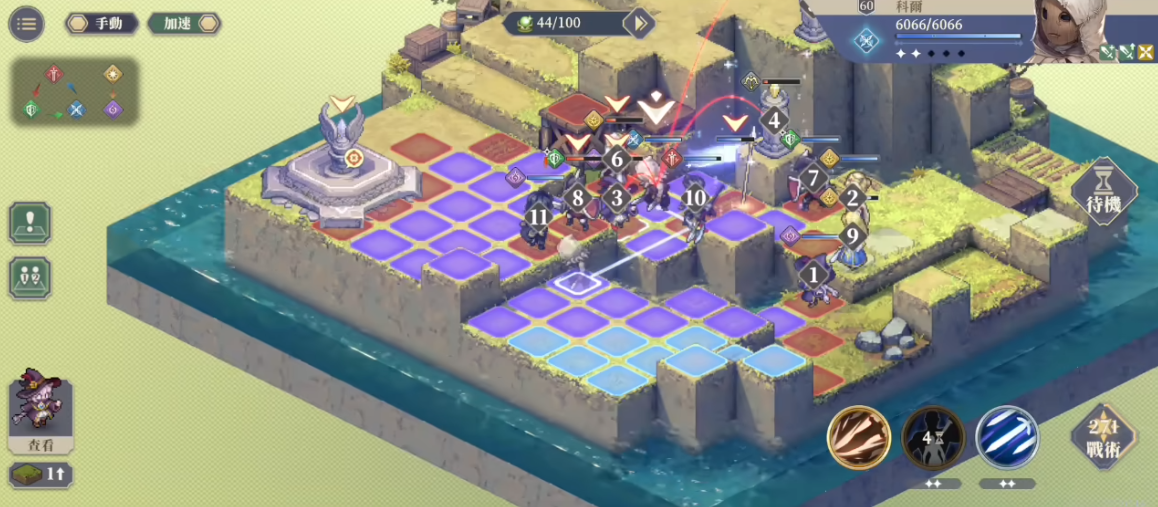Open the hamburger list menu
Image resolution: width=1158 pixels, height=507 pixels.
pos(26,24)
